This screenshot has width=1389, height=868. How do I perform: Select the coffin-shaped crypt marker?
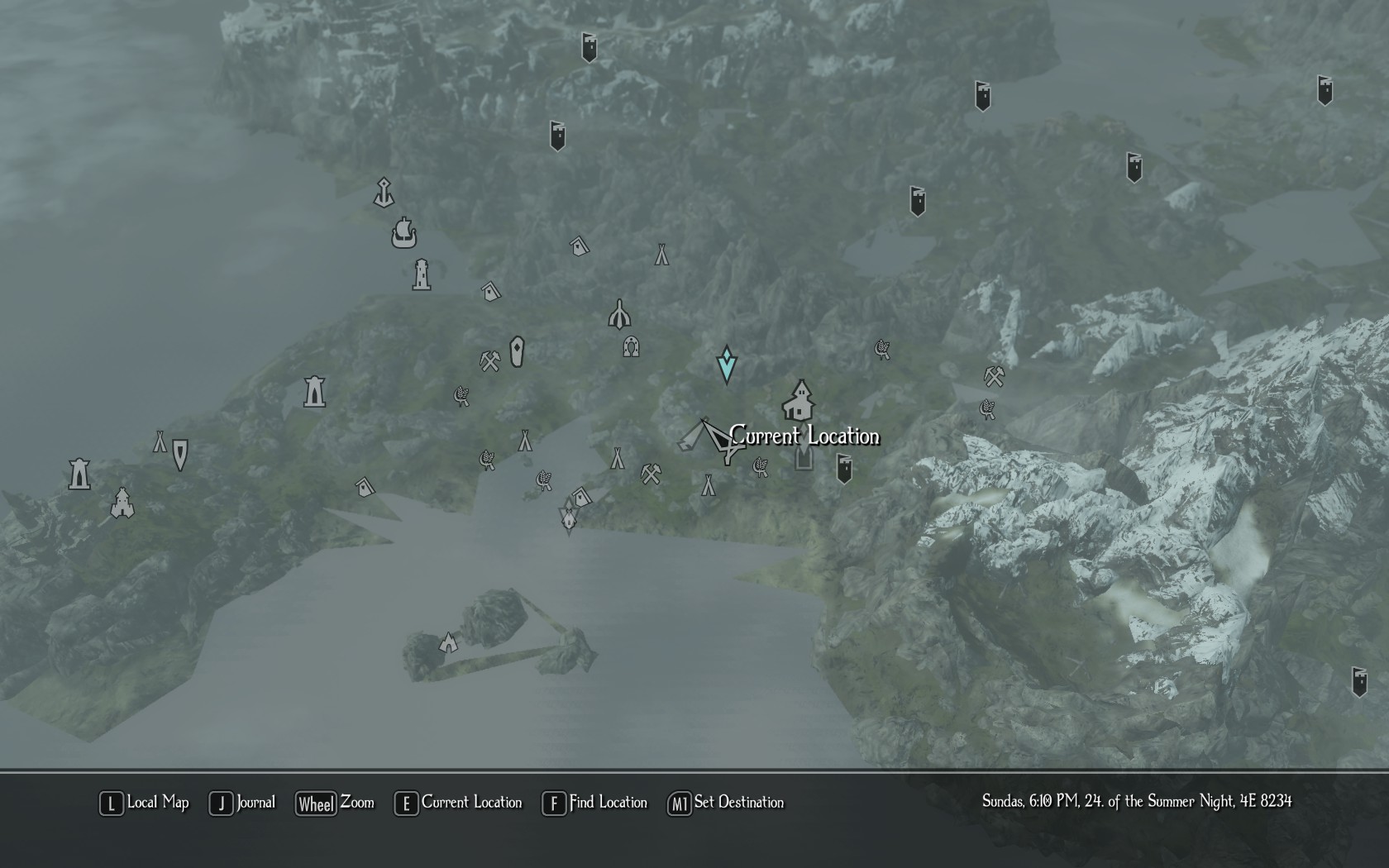click(518, 352)
